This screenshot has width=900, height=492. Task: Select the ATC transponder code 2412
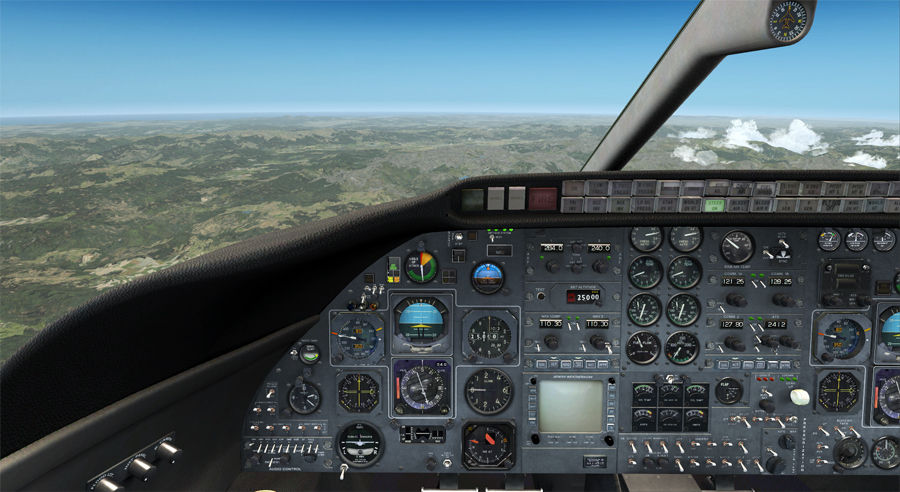[776, 324]
